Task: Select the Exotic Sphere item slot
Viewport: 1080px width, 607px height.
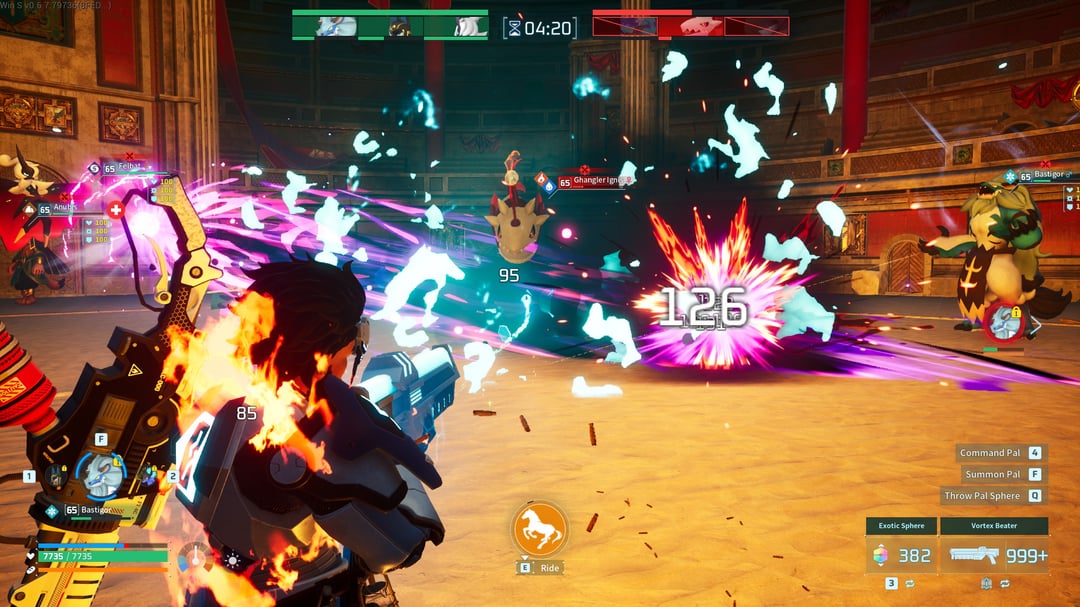Action: [901, 555]
